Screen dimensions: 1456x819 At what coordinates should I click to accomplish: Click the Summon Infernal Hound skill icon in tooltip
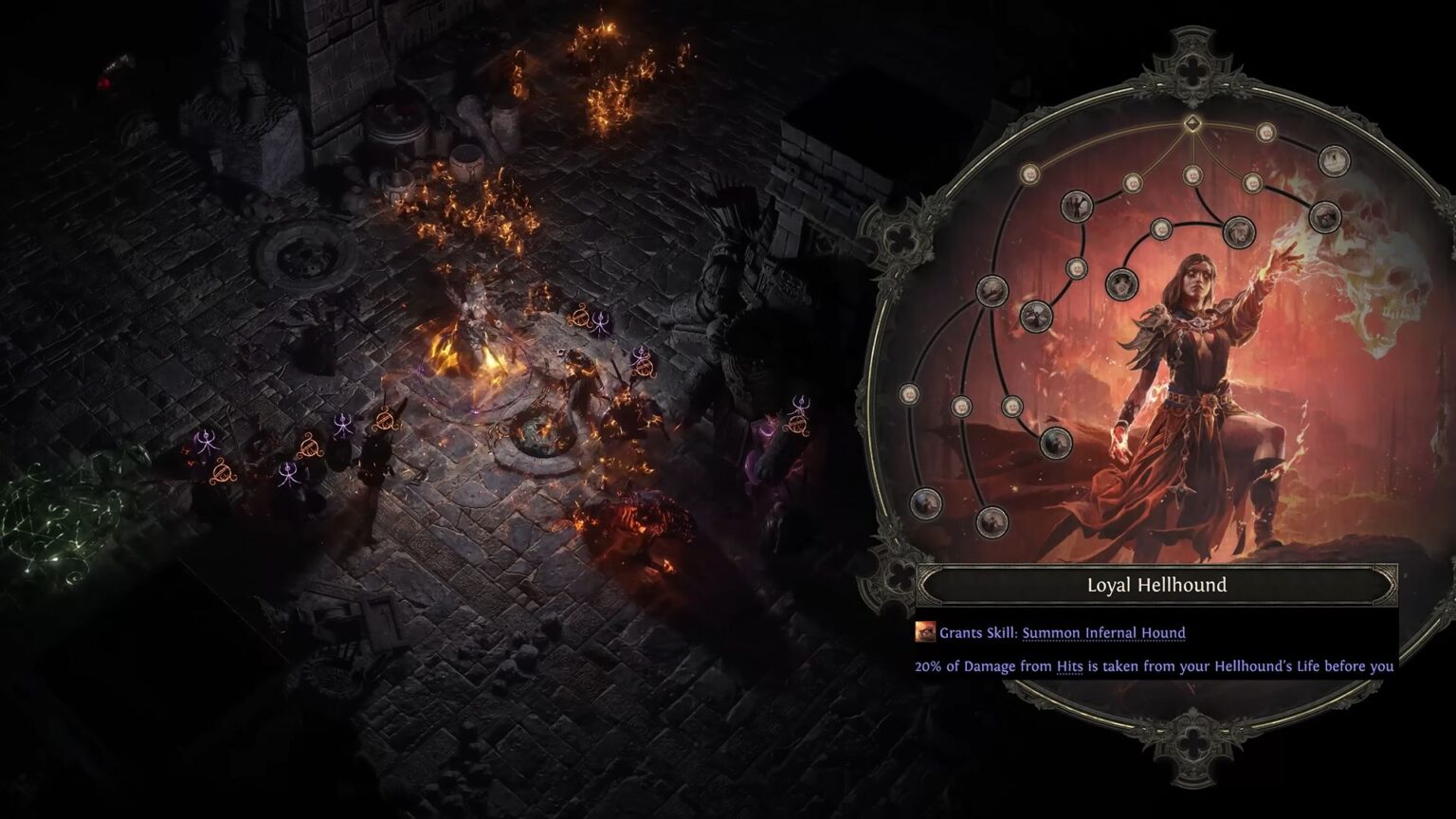923,632
